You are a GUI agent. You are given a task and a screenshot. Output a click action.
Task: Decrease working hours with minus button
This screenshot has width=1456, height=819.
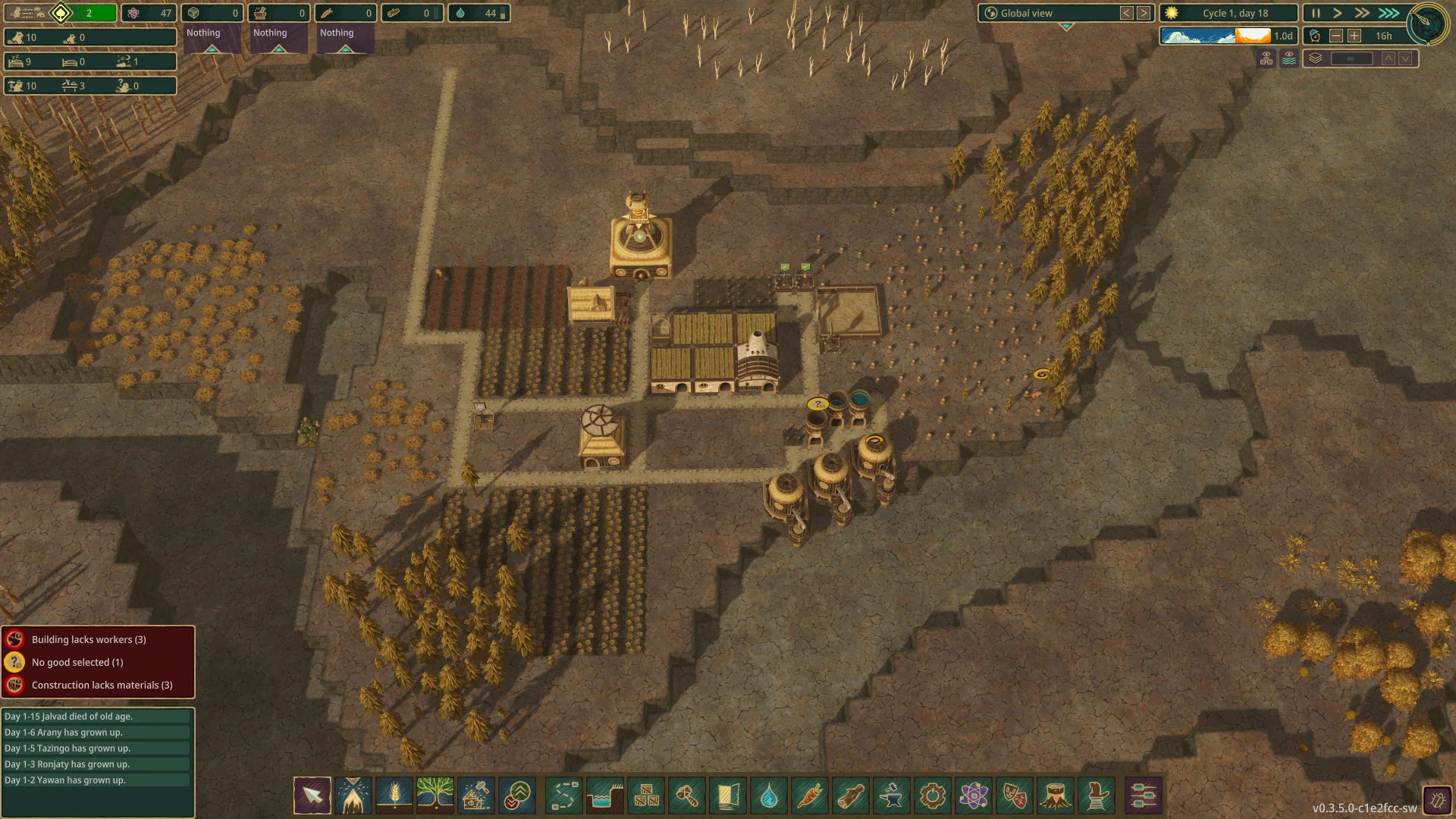[x=1336, y=36]
